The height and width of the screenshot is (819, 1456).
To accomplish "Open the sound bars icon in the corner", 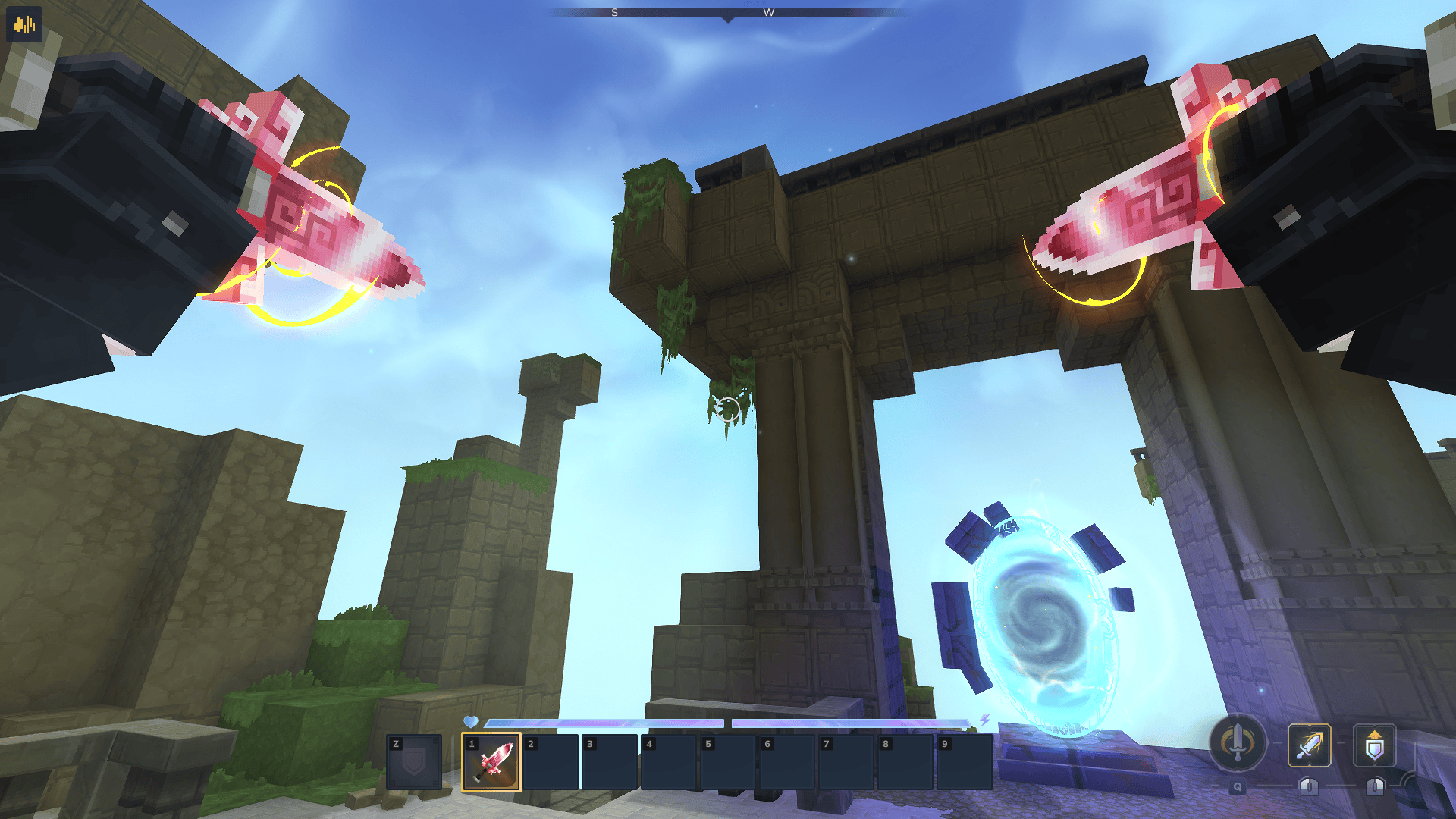I will click(24, 24).
